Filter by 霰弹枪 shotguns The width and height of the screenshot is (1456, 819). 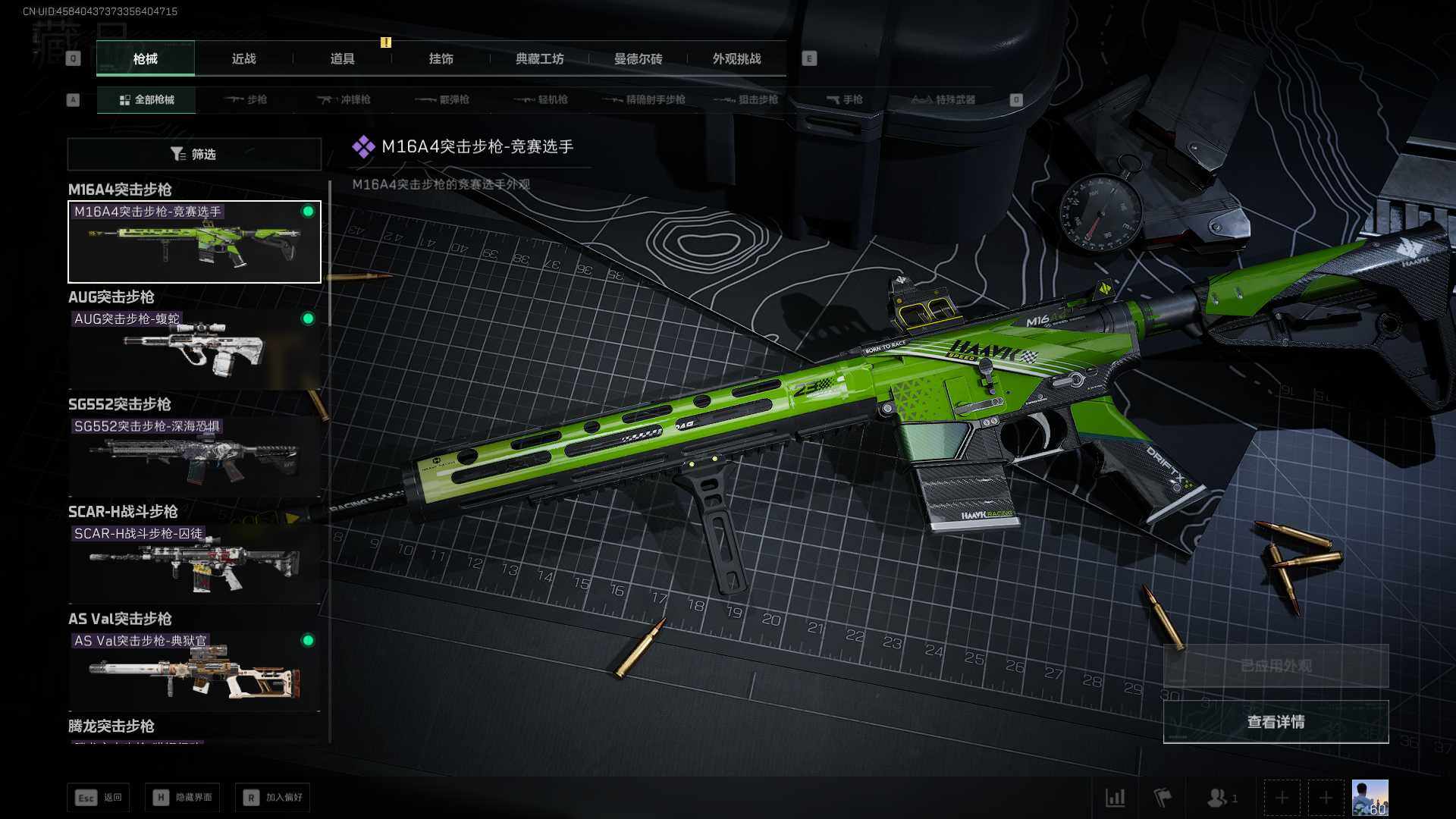pos(443,100)
